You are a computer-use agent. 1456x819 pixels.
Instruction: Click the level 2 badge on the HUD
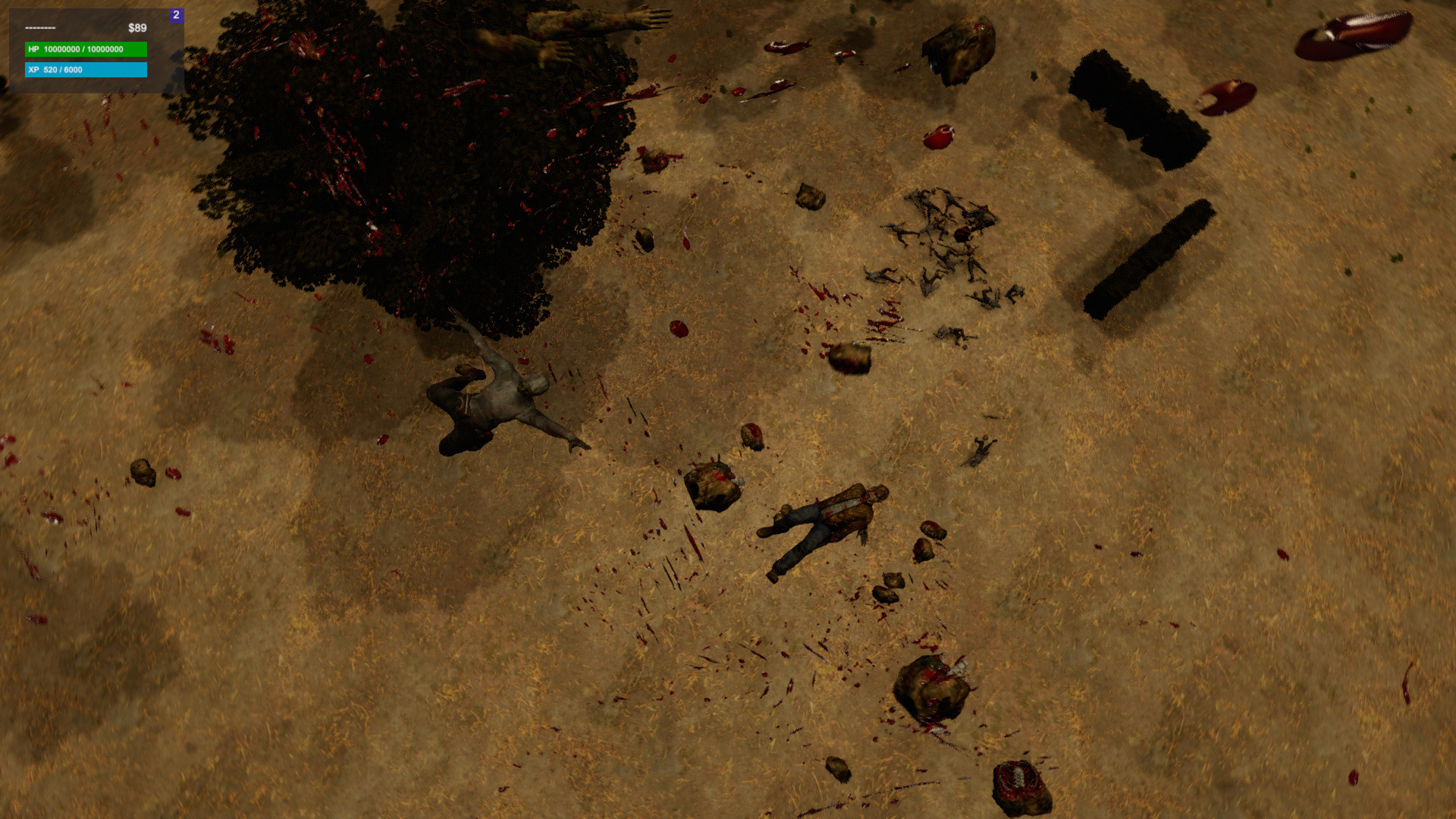pos(176,15)
